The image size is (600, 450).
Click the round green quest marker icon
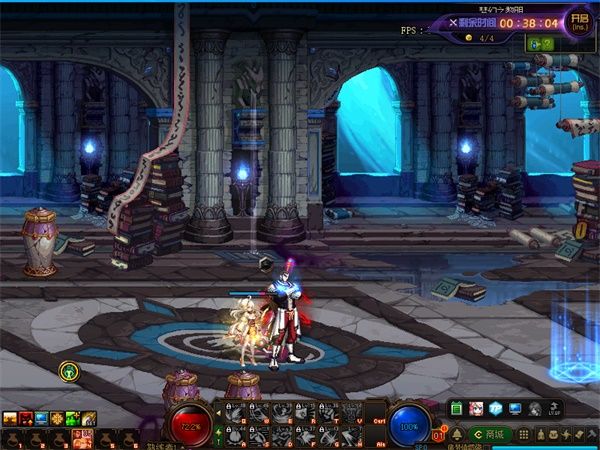coord(68,371)
